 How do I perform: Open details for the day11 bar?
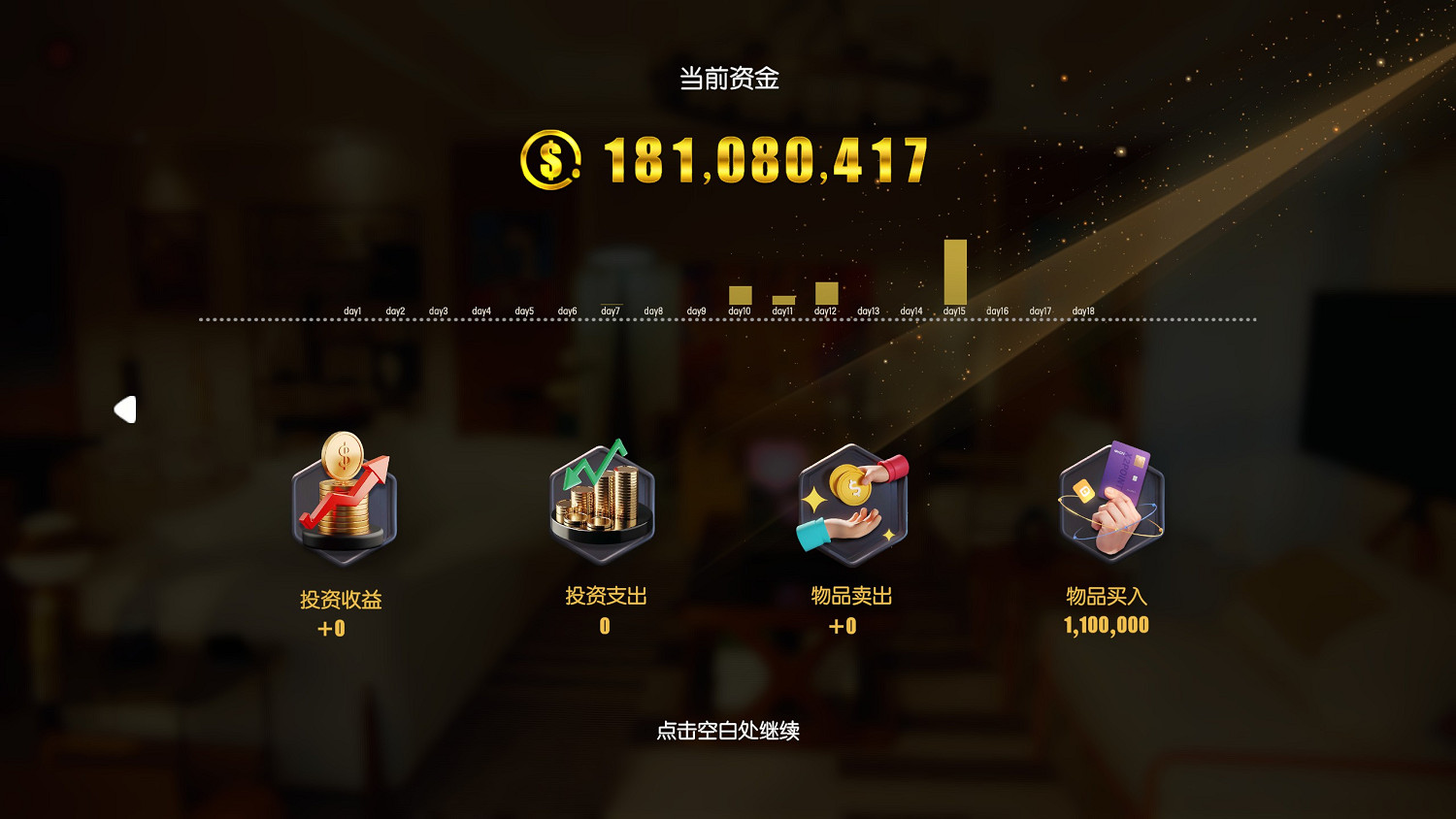pos(782,298)
